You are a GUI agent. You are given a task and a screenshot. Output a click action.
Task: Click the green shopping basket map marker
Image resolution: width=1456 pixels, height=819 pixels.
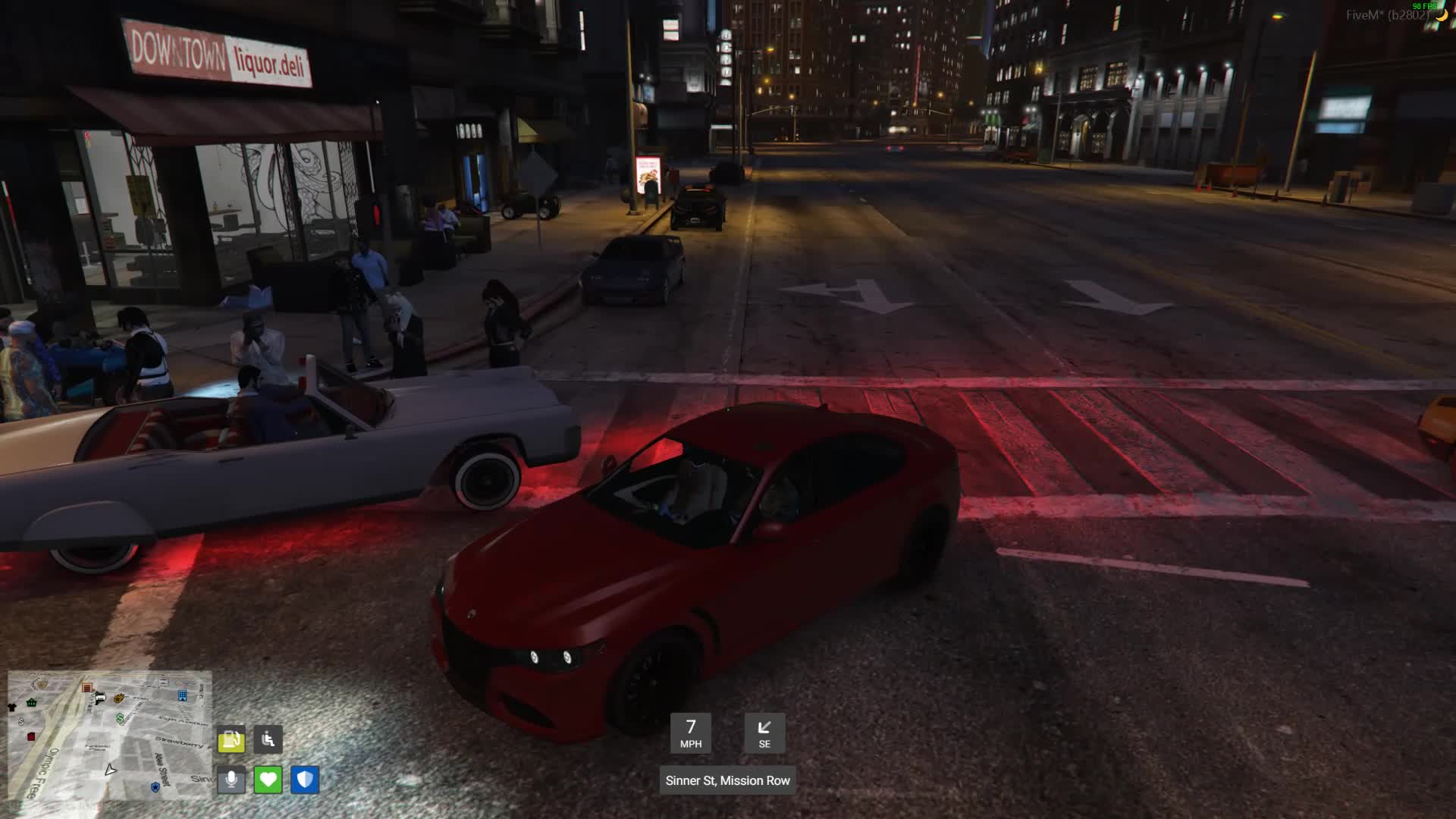click(32, 702)
